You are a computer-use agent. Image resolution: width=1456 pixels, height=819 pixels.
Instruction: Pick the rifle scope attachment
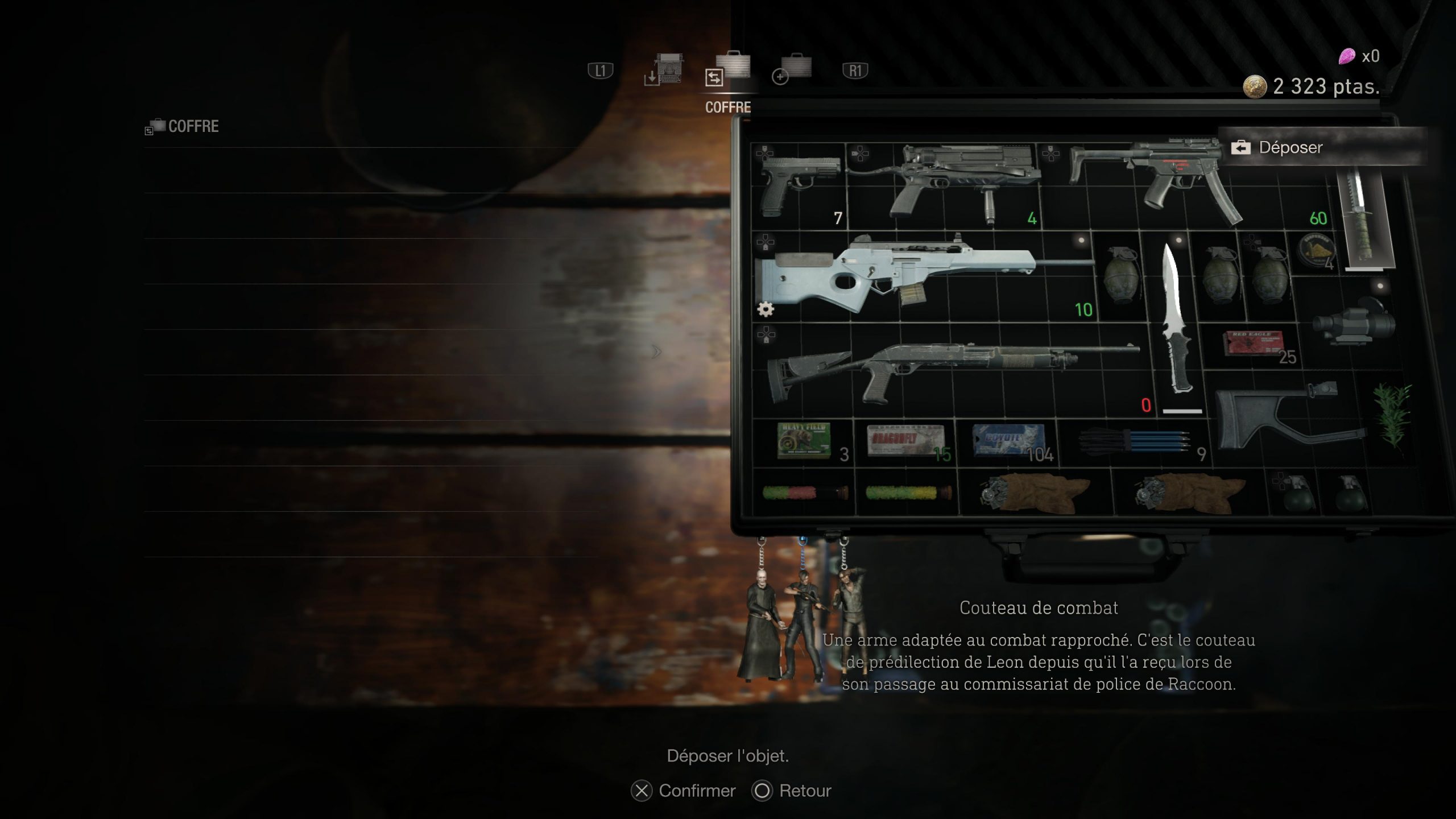tap(1354, 325)
